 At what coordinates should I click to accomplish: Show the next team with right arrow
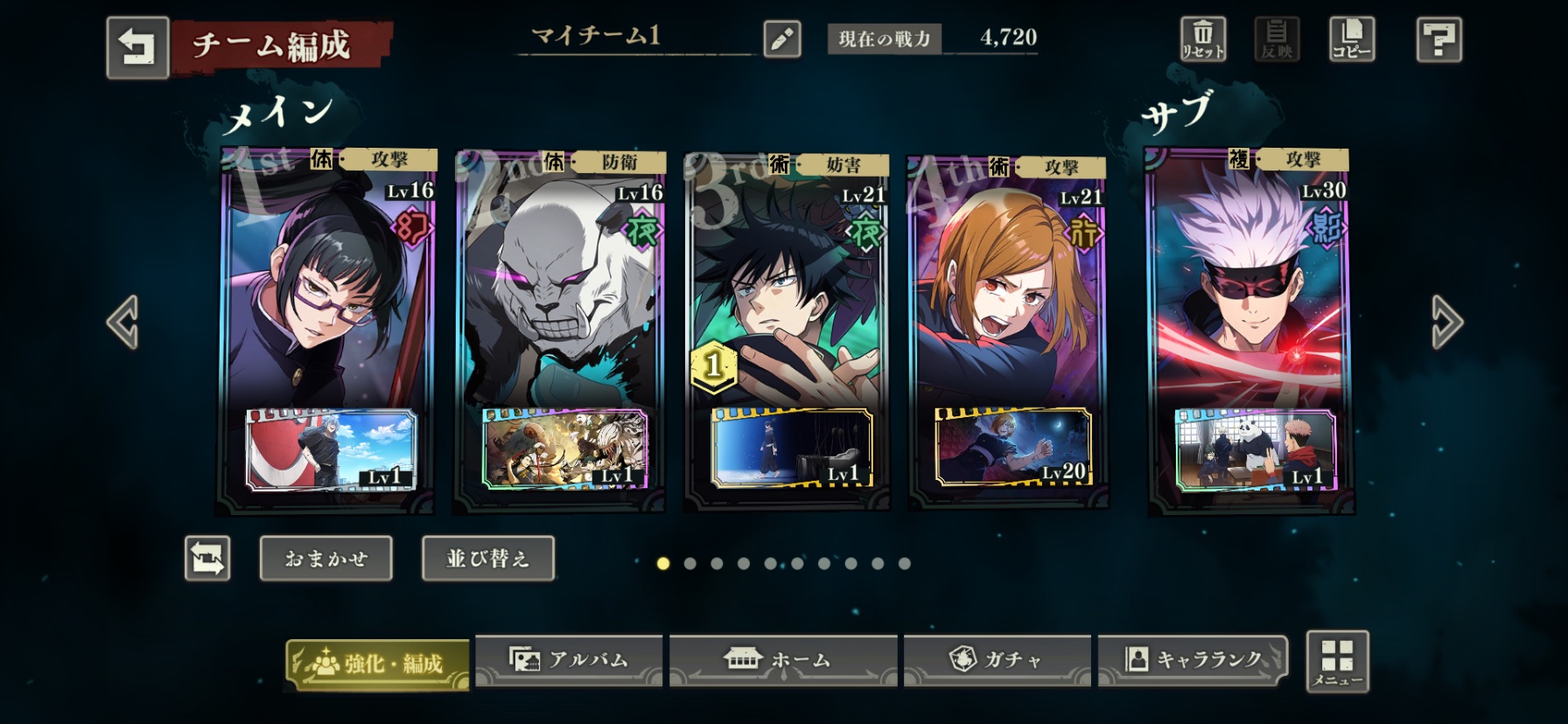[x=1446, y=322]
